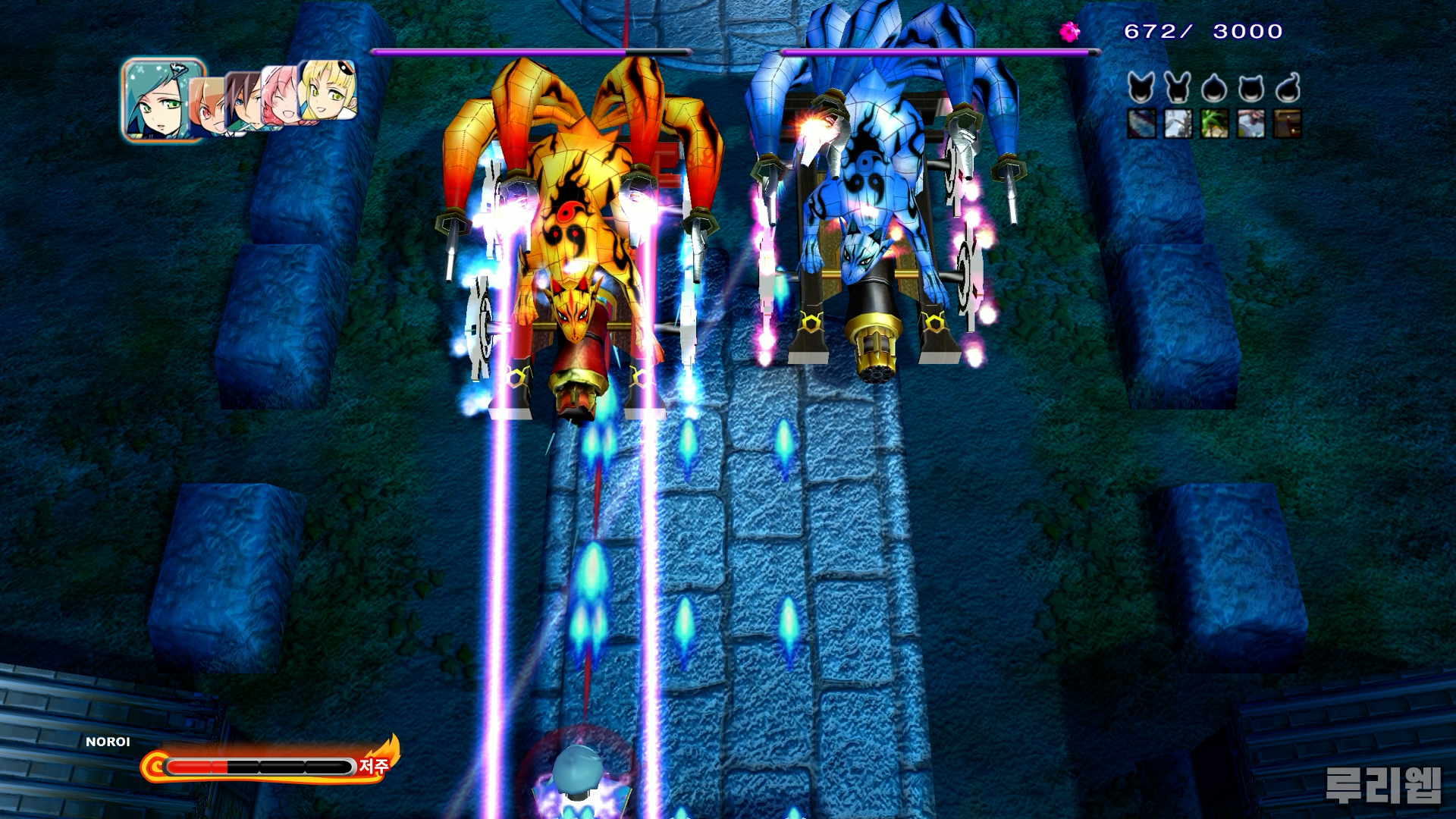This screenshot has width=1456, height=819.
Task: Choose the brown wooden interior stage thumbnail
Action: click(1287, 124)
